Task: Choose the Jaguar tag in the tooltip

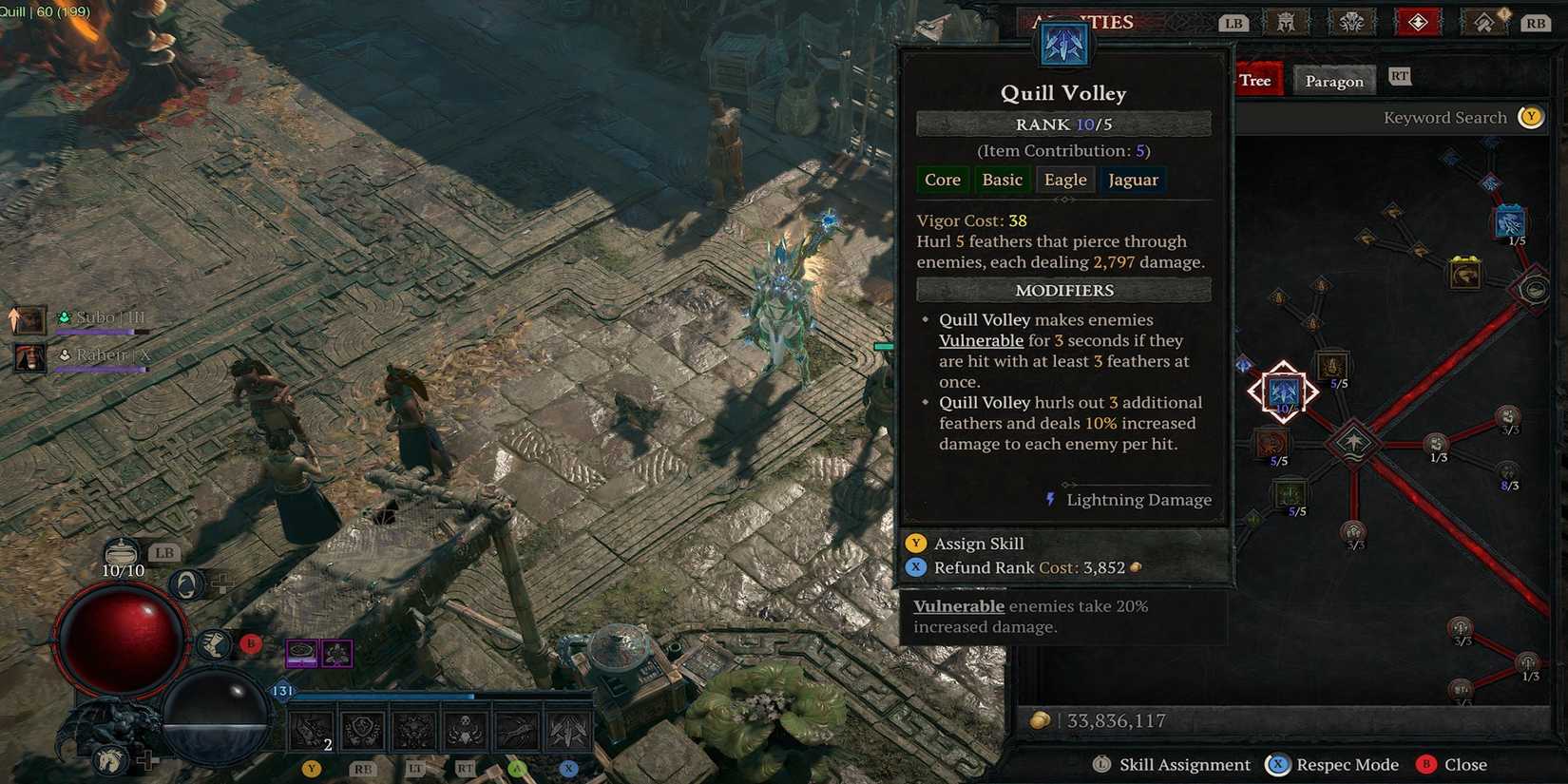Action: pos(1133,180)
